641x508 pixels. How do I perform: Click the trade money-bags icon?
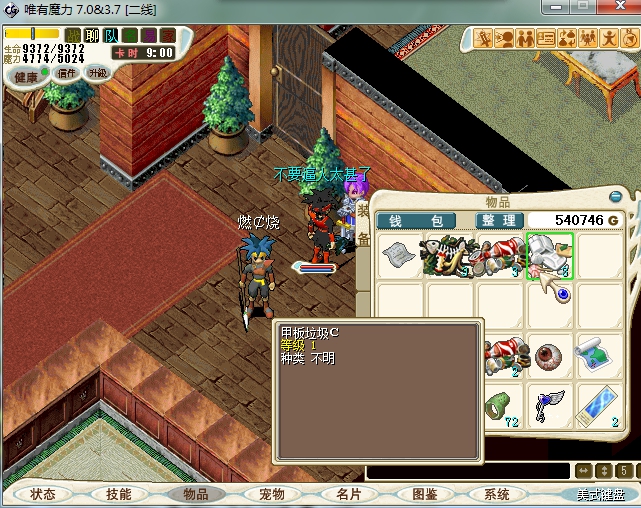tap(566, 39)
